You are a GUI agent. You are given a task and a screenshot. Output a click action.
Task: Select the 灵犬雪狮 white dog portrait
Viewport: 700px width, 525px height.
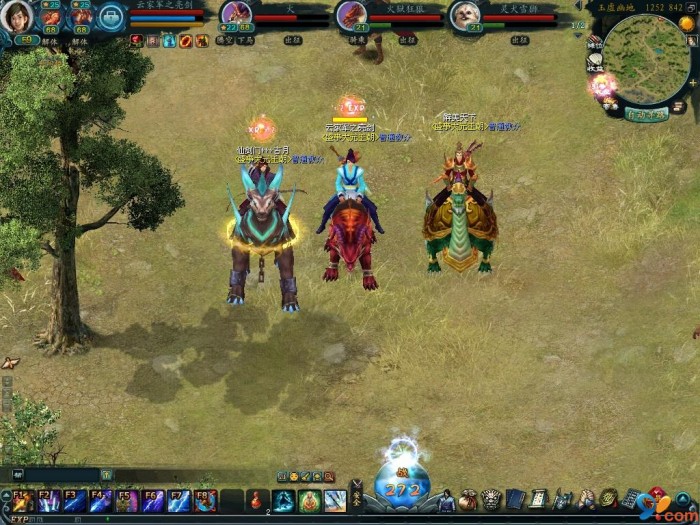click(x=464, y=14)
